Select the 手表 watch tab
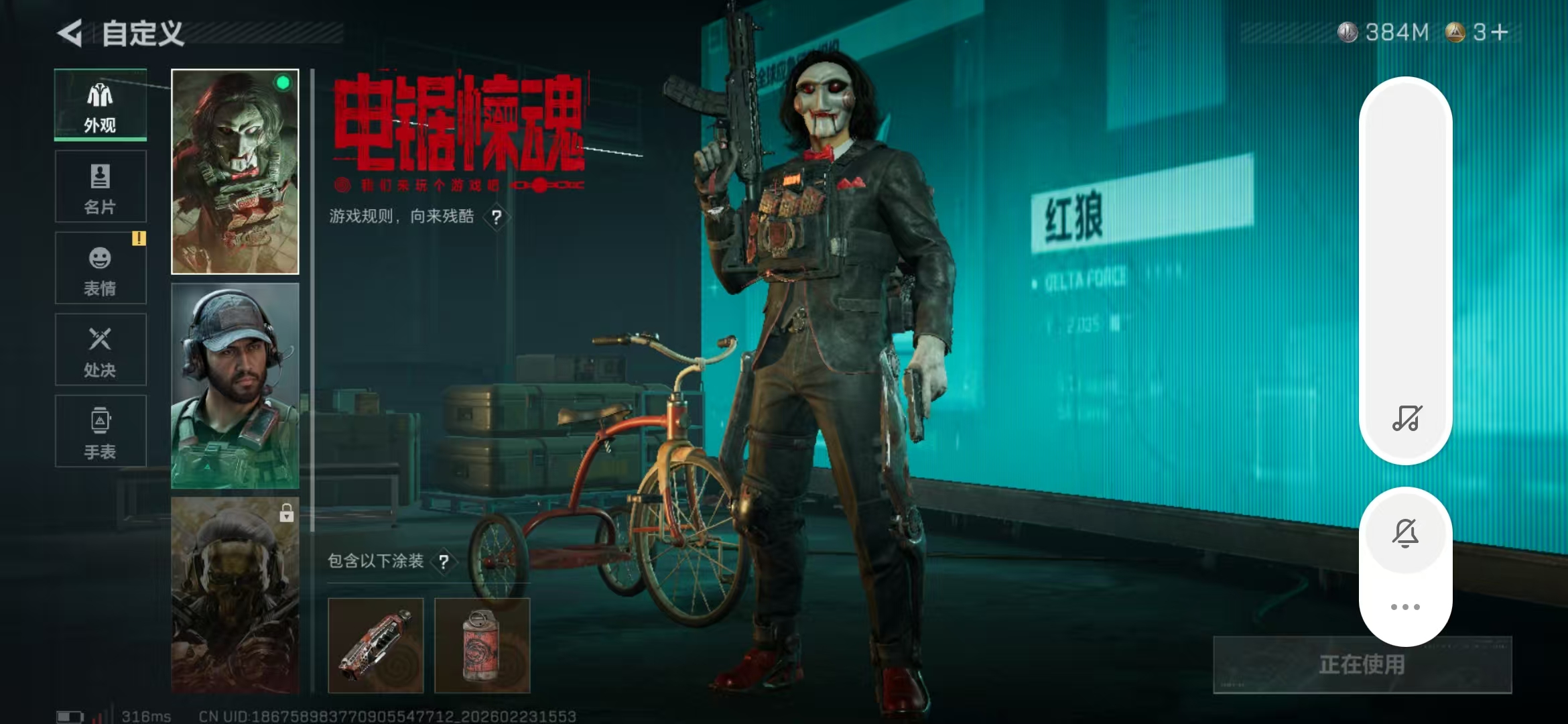 tap(101, 431)
